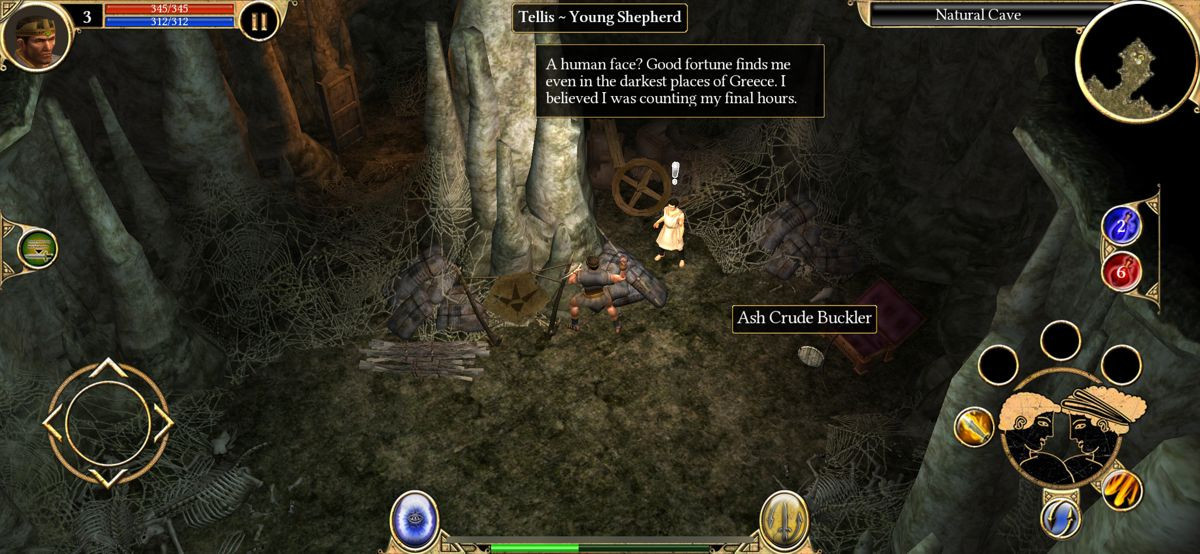
Task: Tap the virtual movement joystick
Action: (x=107, y=422)
